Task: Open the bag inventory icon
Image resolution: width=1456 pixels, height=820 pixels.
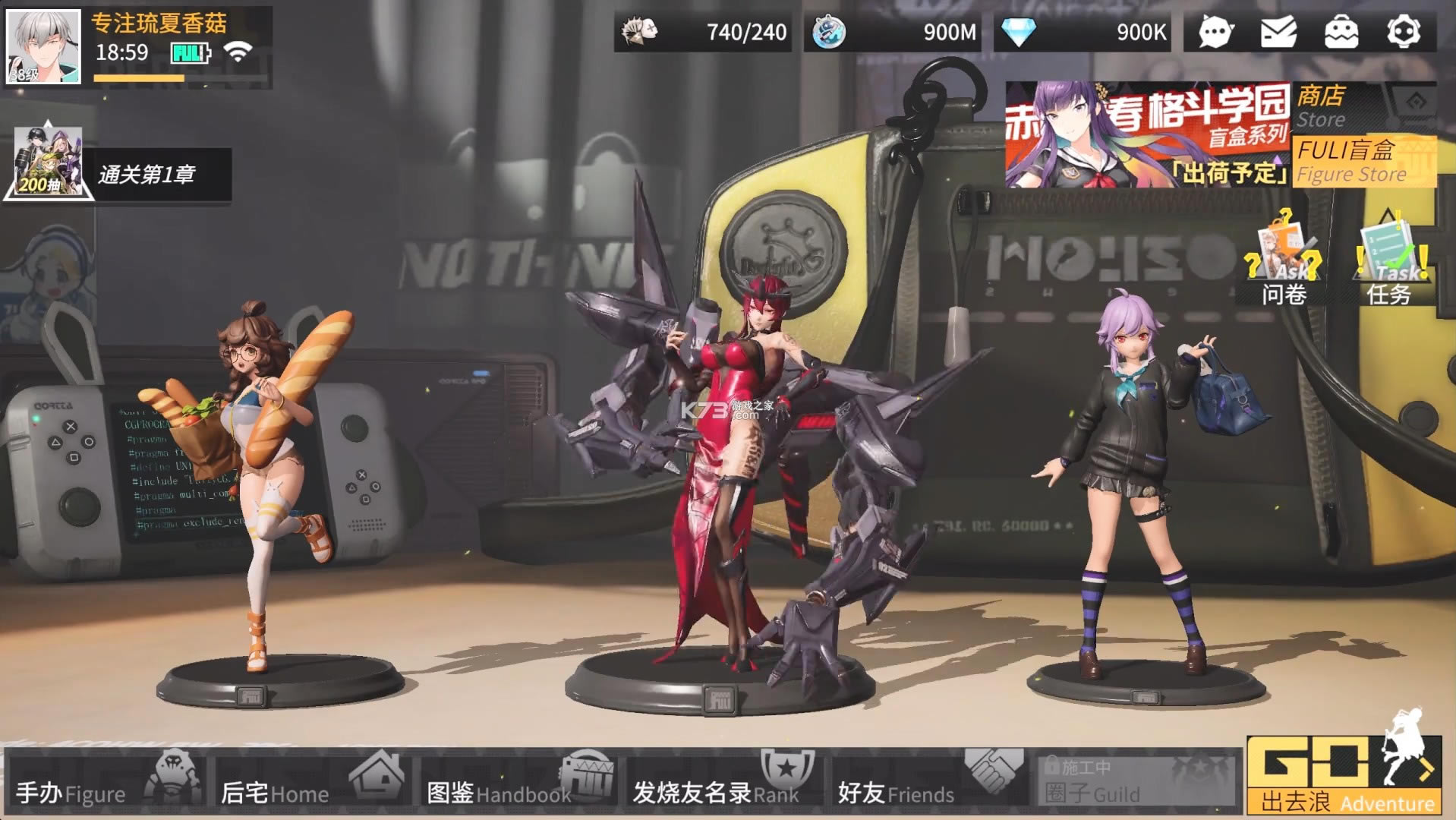Action: coord(1341,33)
